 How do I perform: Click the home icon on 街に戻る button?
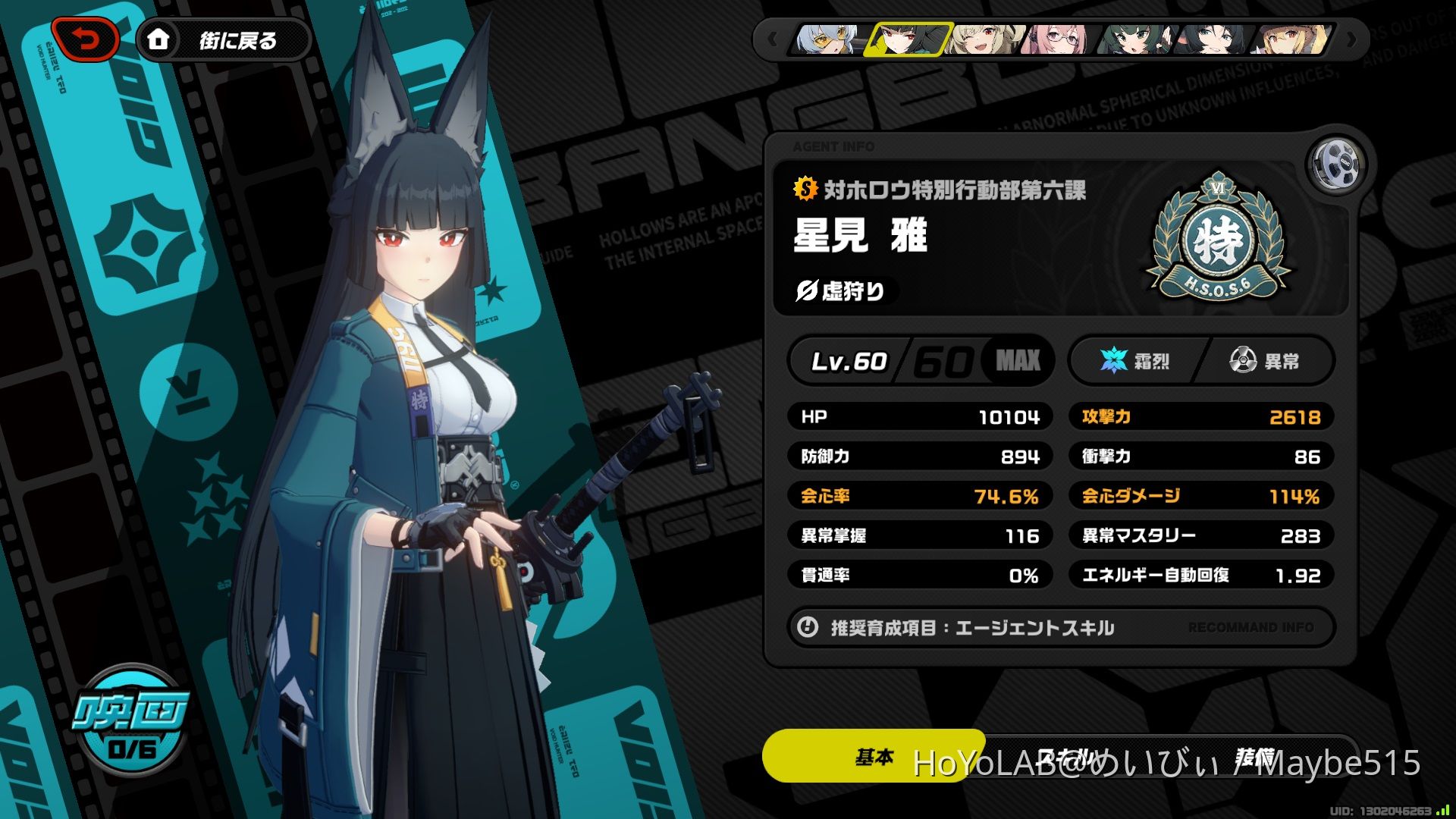point(159,41)
